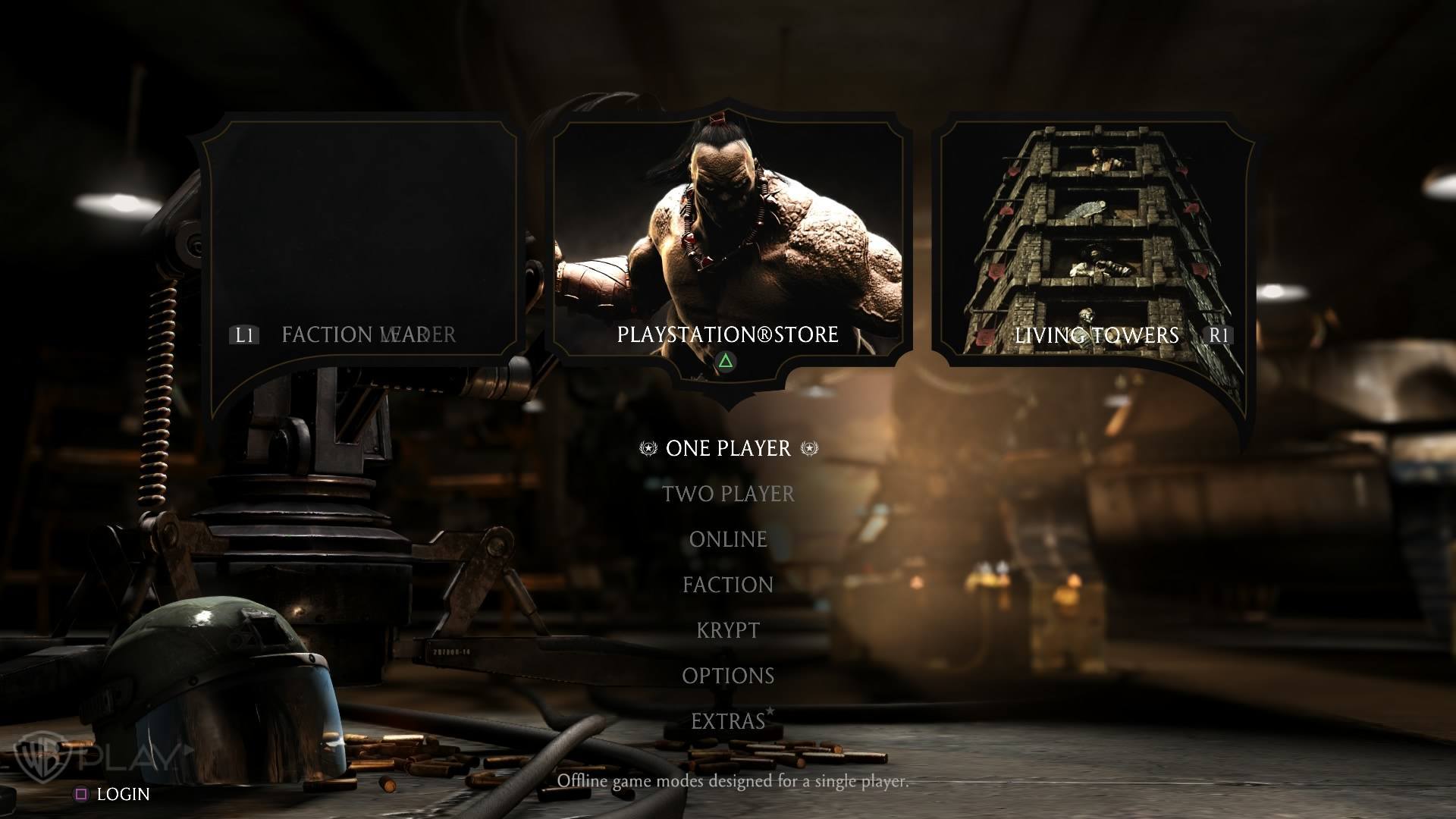Select the Living Towers tile
The height and width of the screenshot is (819, 1456).
[1095, 243]
